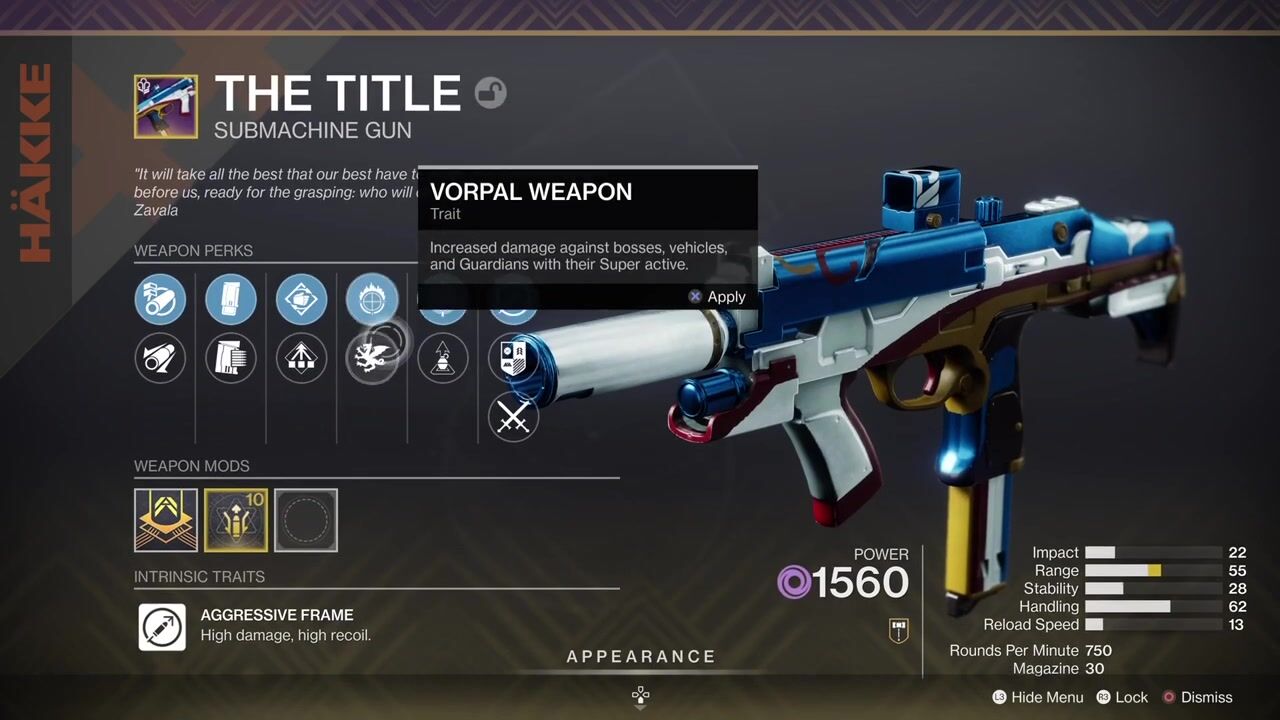This screenshot has height=720, width=1280.
Task: Select the shield emblem perk
Action: coord(513,358)
